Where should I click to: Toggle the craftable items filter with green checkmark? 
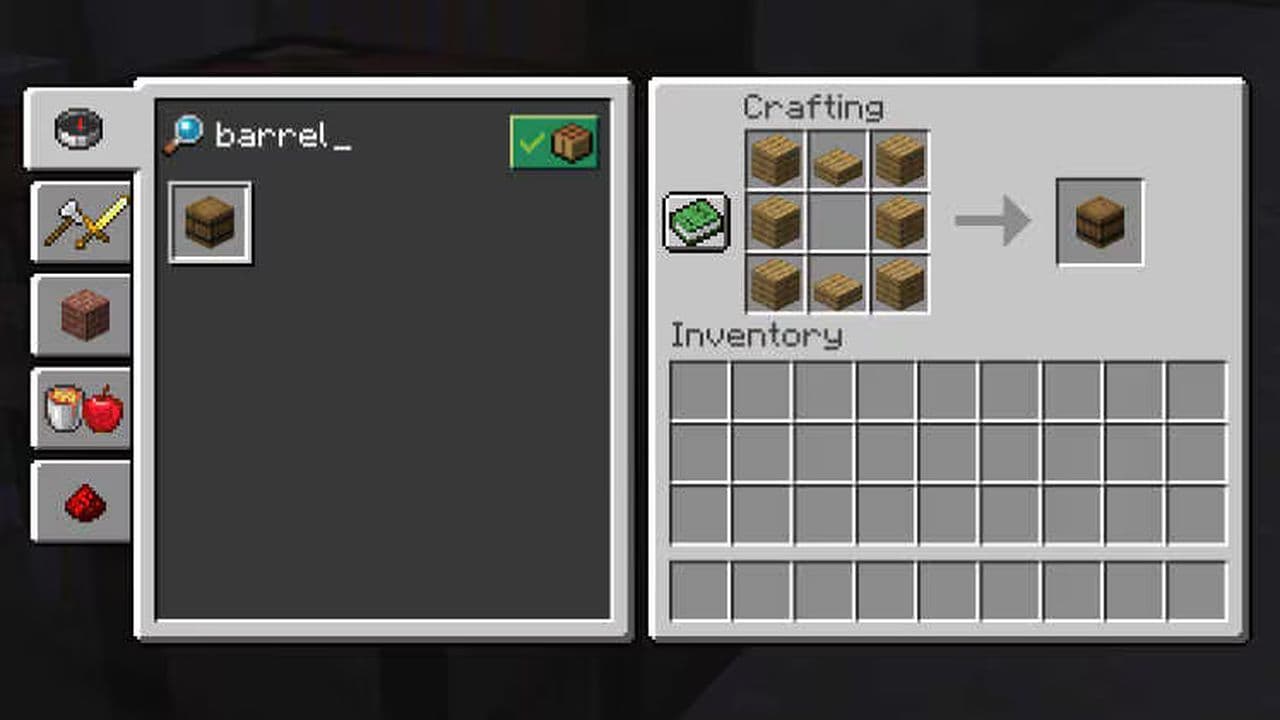pyautogui.click(x=555, y=143)
